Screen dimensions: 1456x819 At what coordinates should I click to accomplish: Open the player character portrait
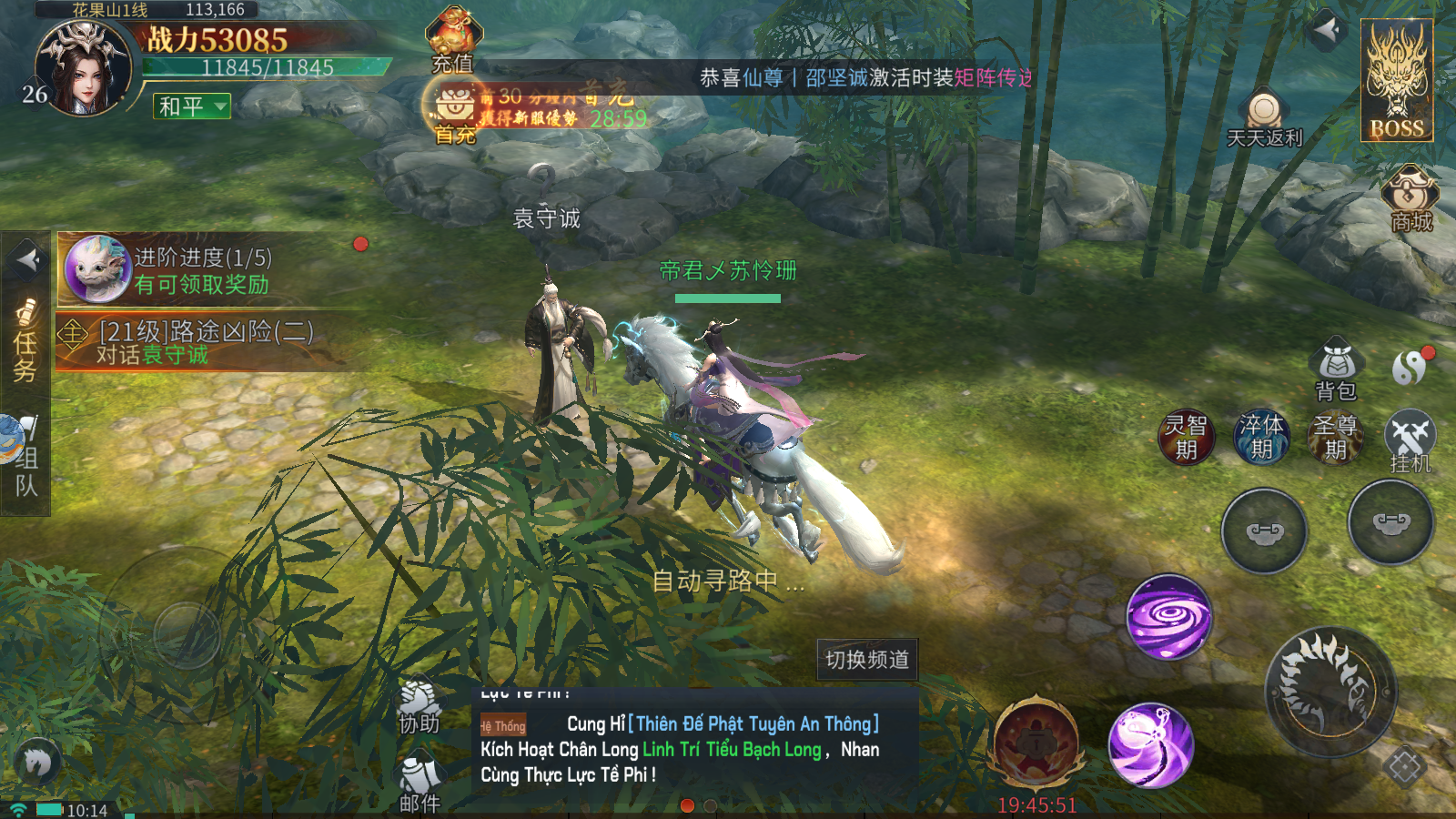(x=83, y=71)
